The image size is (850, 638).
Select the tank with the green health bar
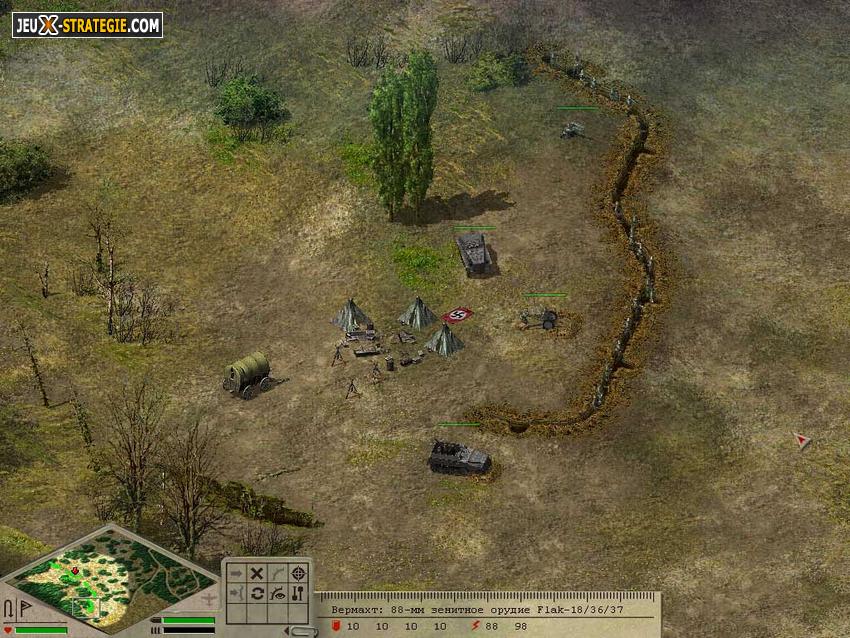[x=473, y=254]
